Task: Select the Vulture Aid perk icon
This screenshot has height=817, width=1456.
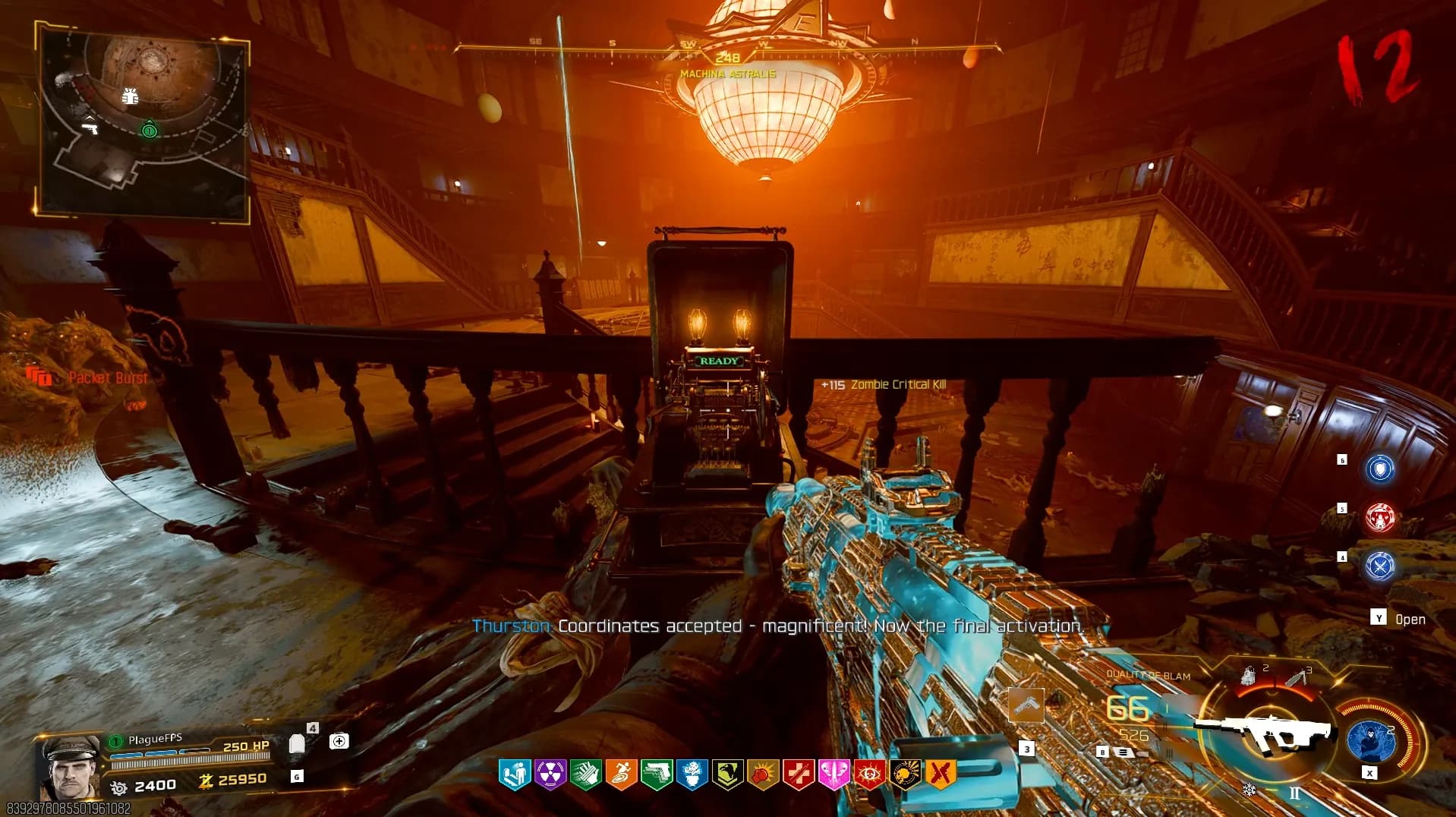Action: pyautogui.click(x=727, y=774)
